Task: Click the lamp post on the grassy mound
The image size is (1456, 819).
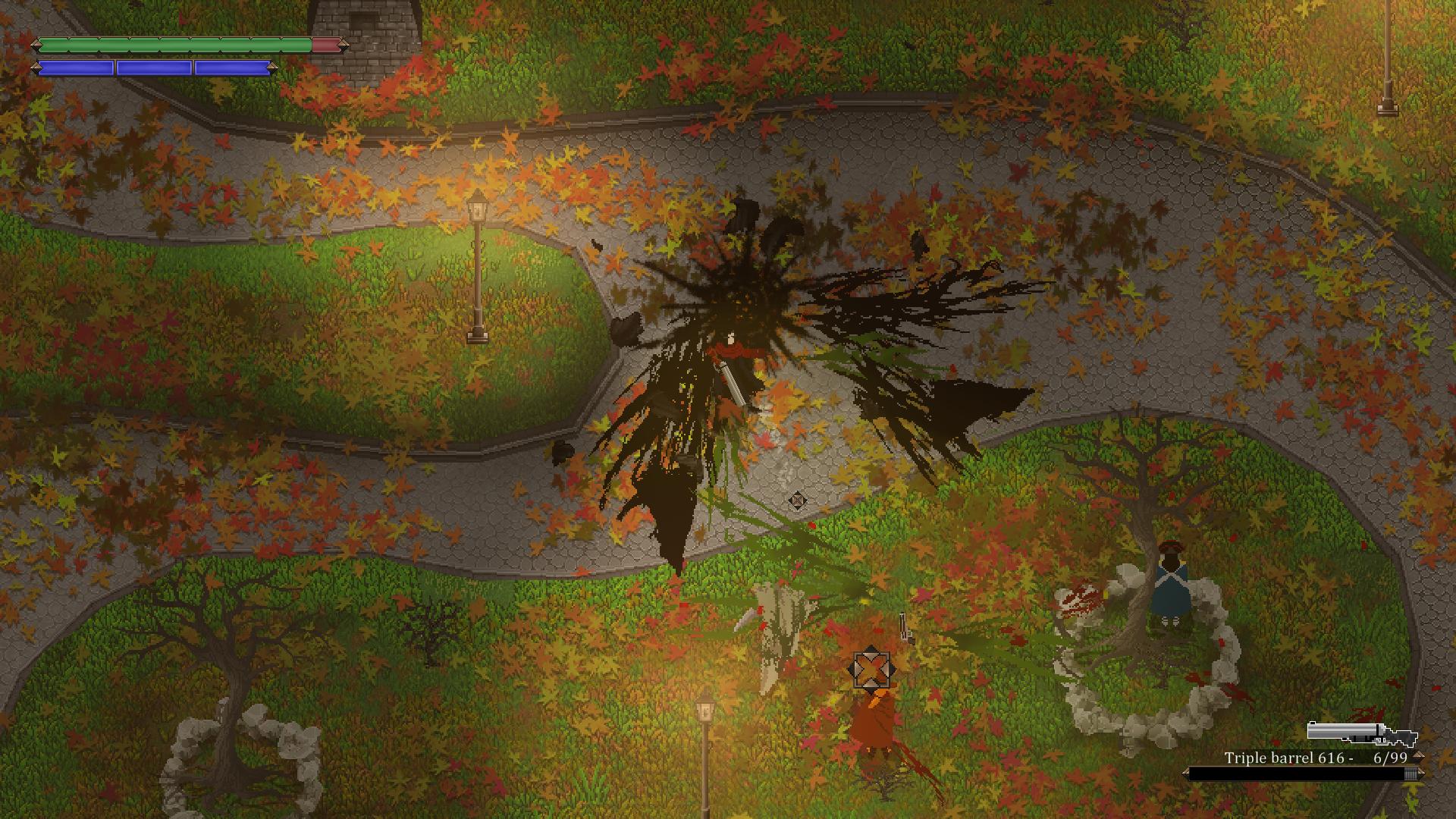Action: click(478, 265)
